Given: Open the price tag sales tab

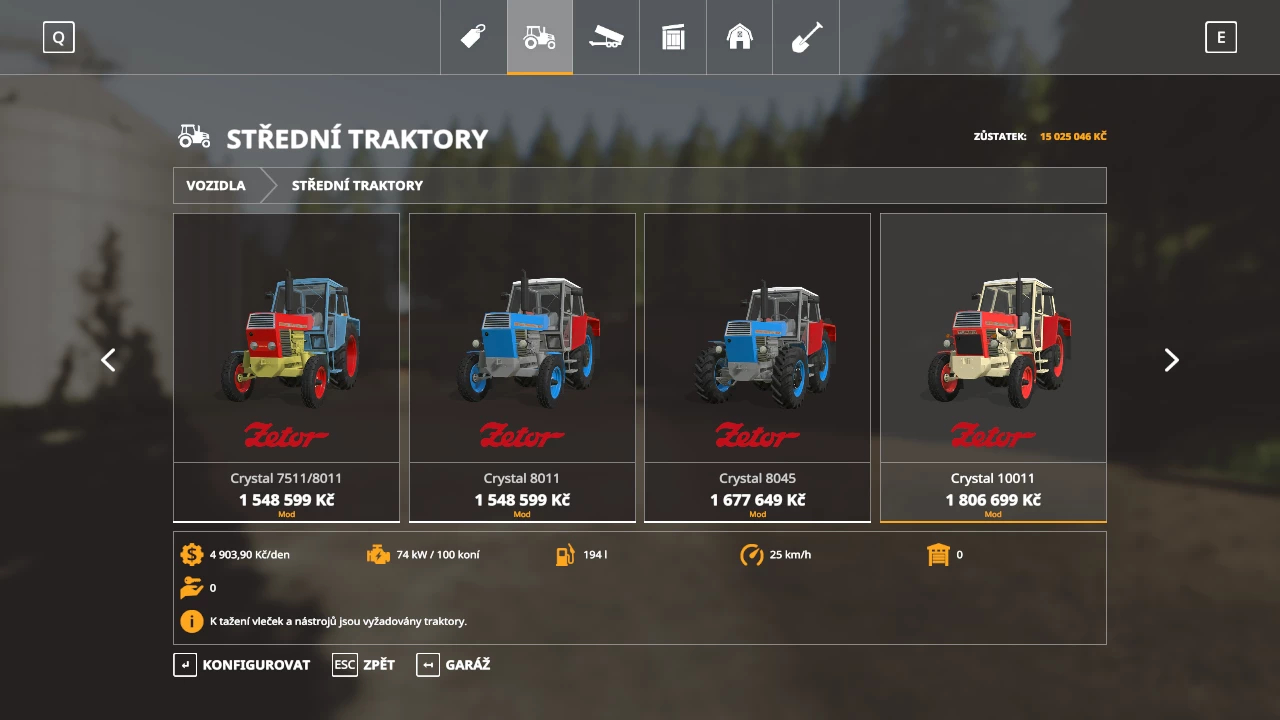Looking at the screenshot, I should 473,37.
